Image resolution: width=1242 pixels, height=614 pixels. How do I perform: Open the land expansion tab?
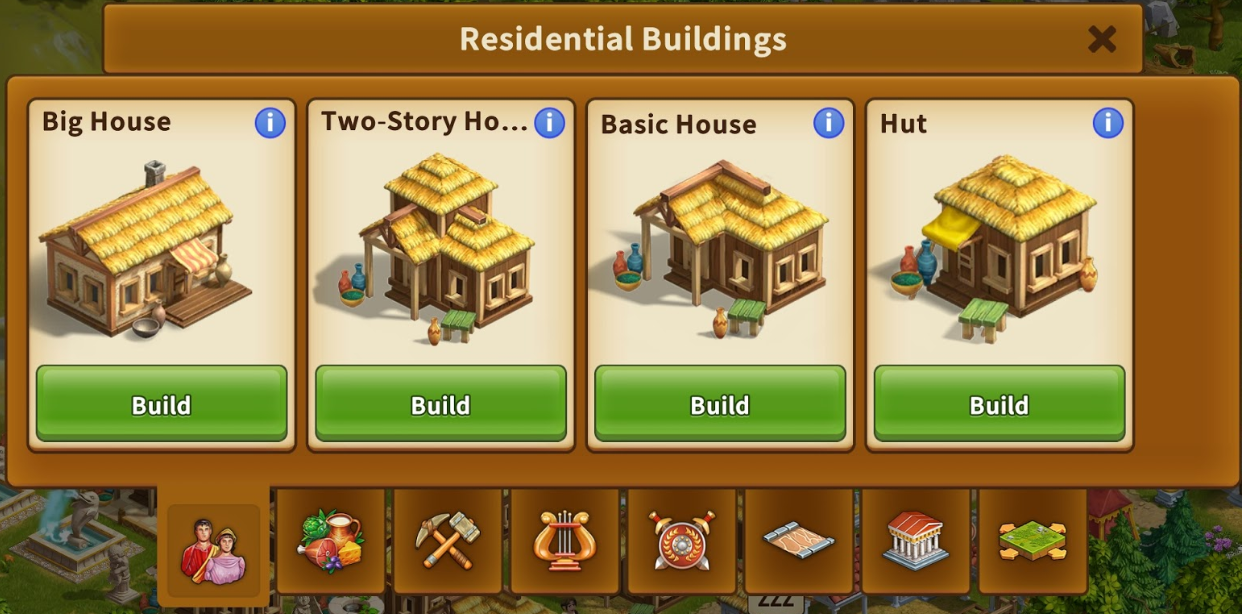(x=1032, y=541)
